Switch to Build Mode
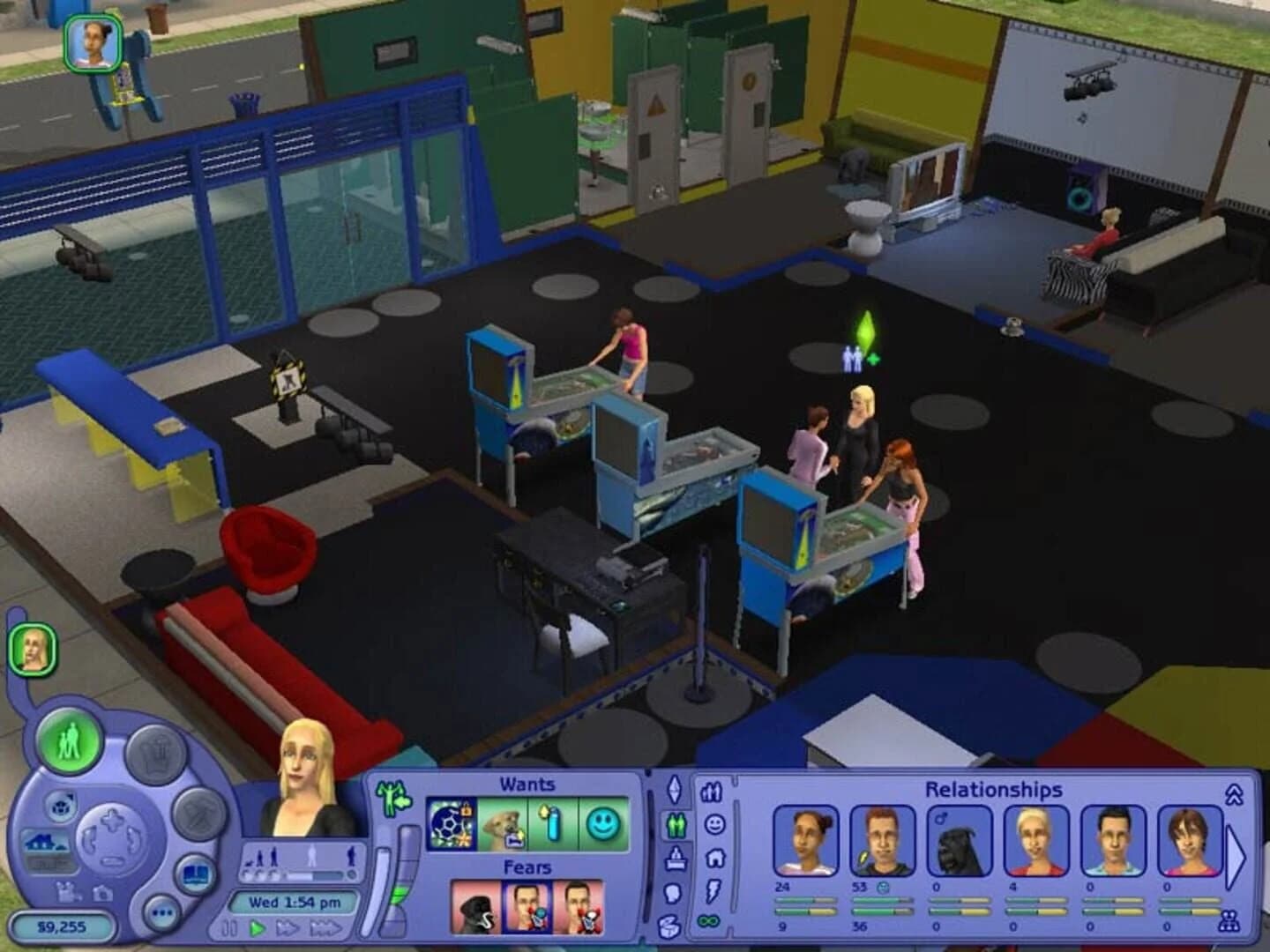Image resolution: width=1270 pixels, height=952 pixels. click(x=200, y=814)
